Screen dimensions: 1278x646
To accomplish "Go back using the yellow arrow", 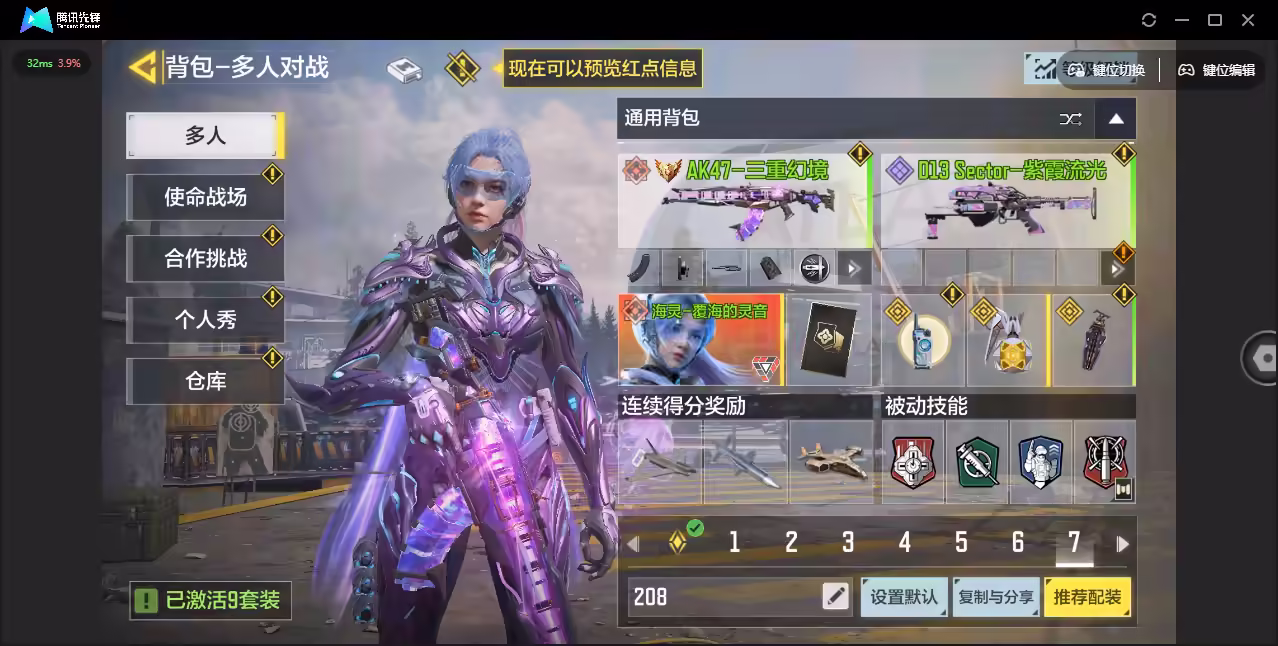I will (144, 67).
